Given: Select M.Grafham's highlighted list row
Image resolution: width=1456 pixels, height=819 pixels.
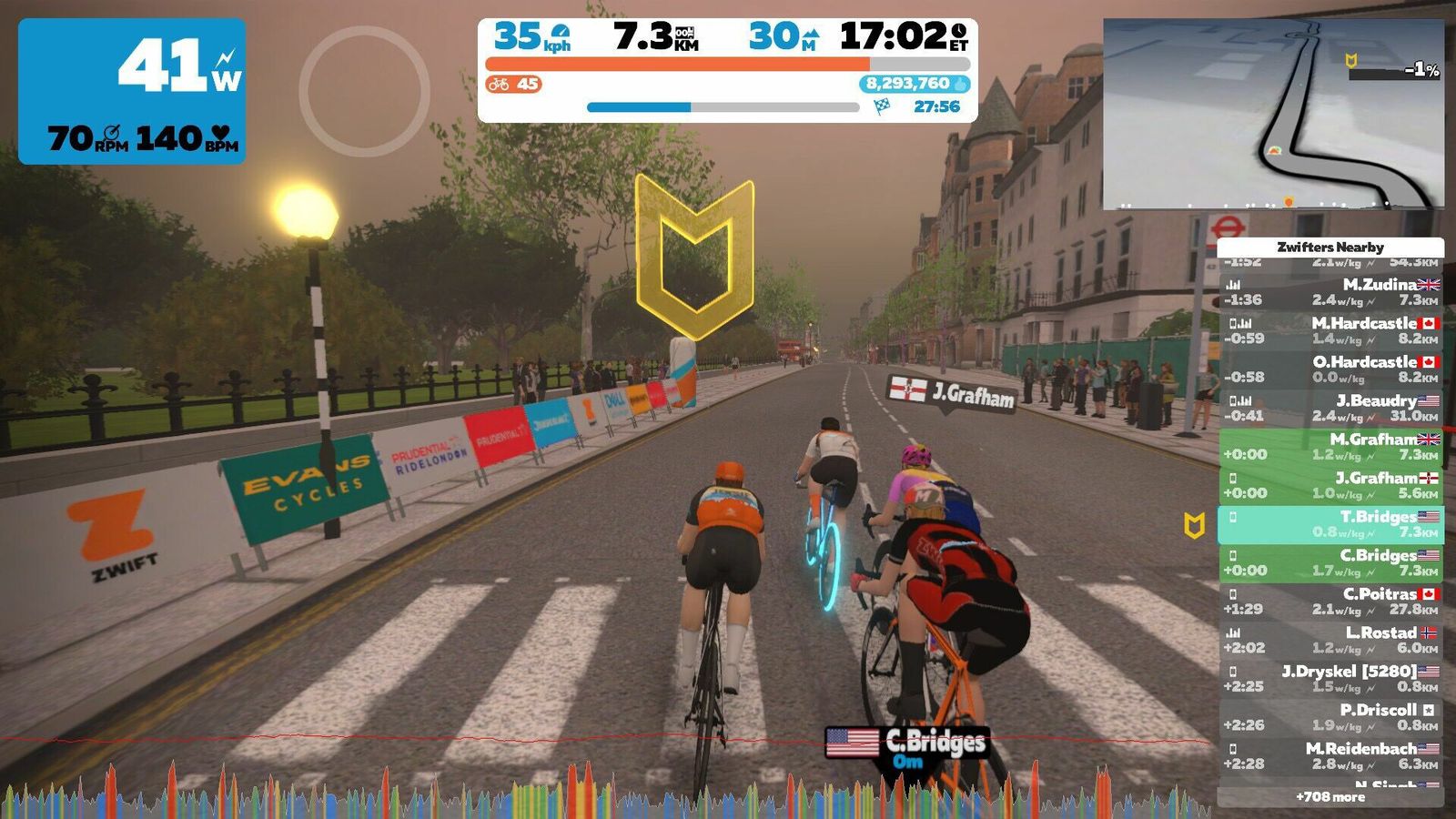Looking at the screenshot, I should tap(1330, 447).
